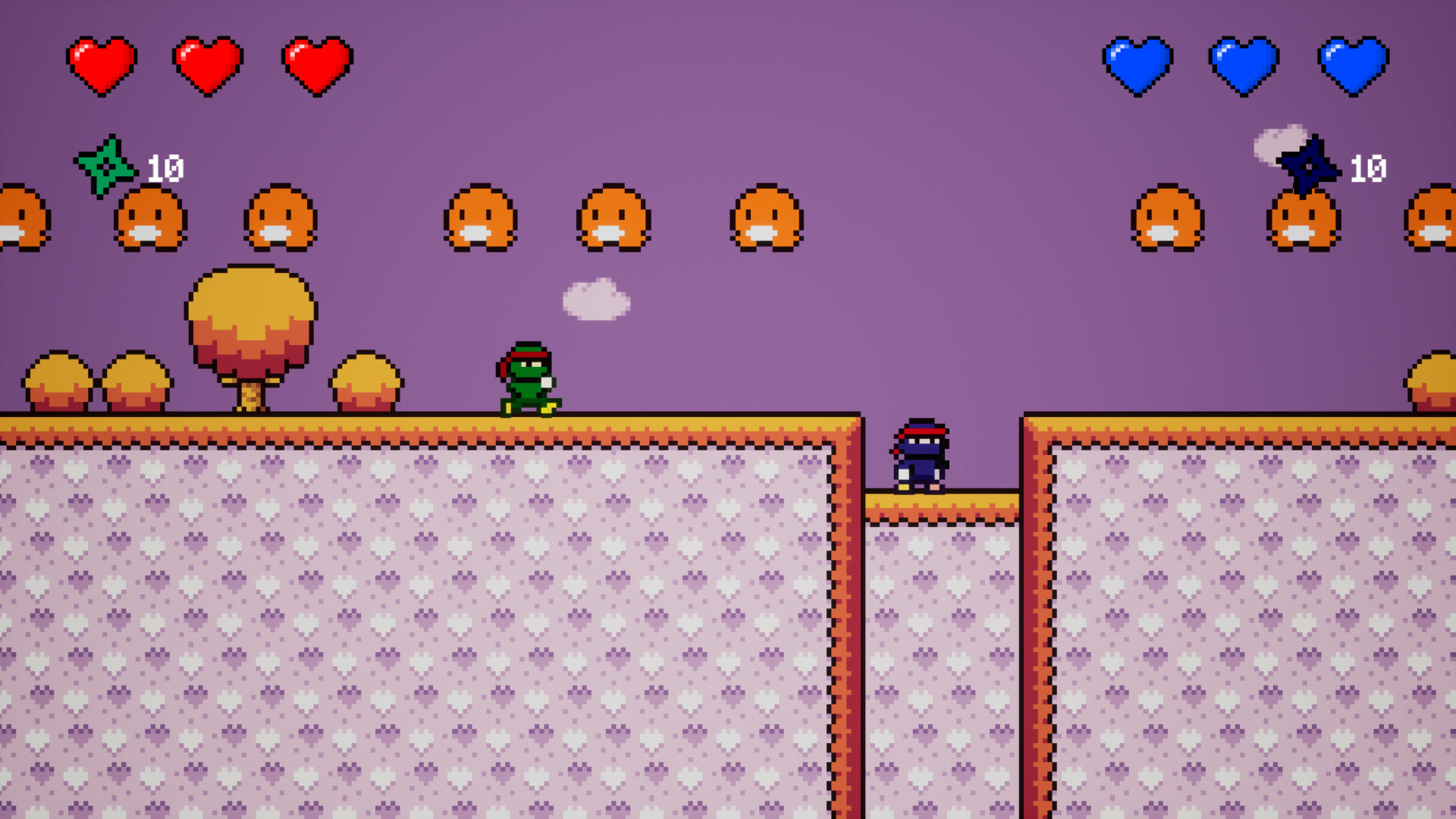Click the green shuriken count number 10
Screen dimensions: 1456x819
pos(165,167)
